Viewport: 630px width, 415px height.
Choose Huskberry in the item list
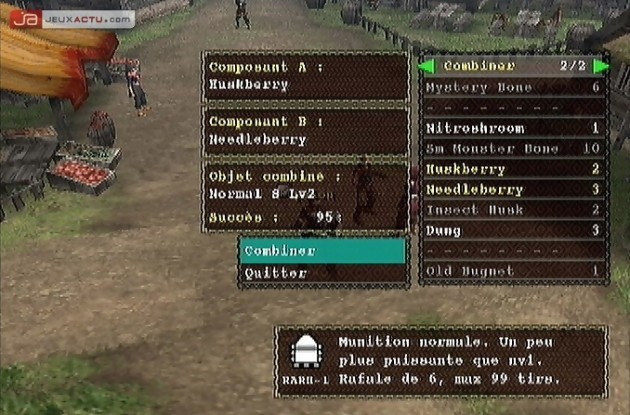[x=513, y=169]
